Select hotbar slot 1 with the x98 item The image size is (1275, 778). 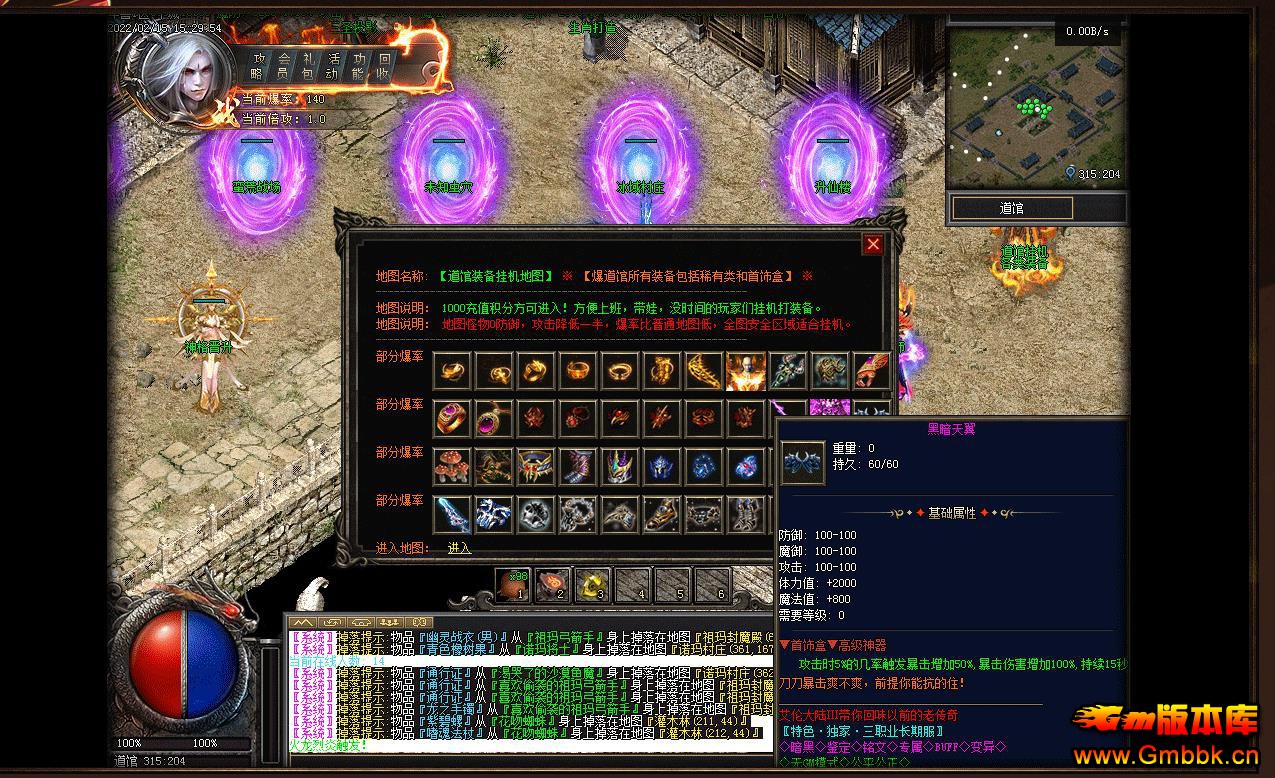tap(512, 584)
